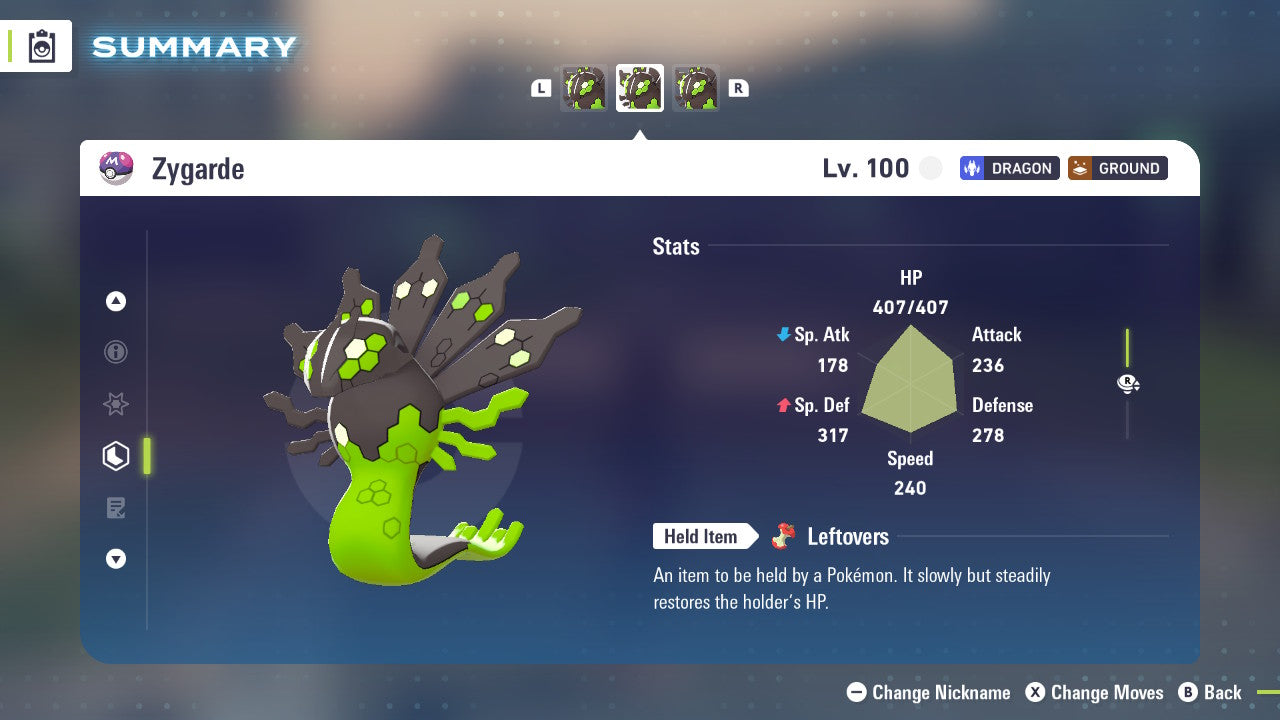Screen dimensions: 1280x720
Task: Click the clipboard Summary icon top left
Action: (x=42, y=46)
